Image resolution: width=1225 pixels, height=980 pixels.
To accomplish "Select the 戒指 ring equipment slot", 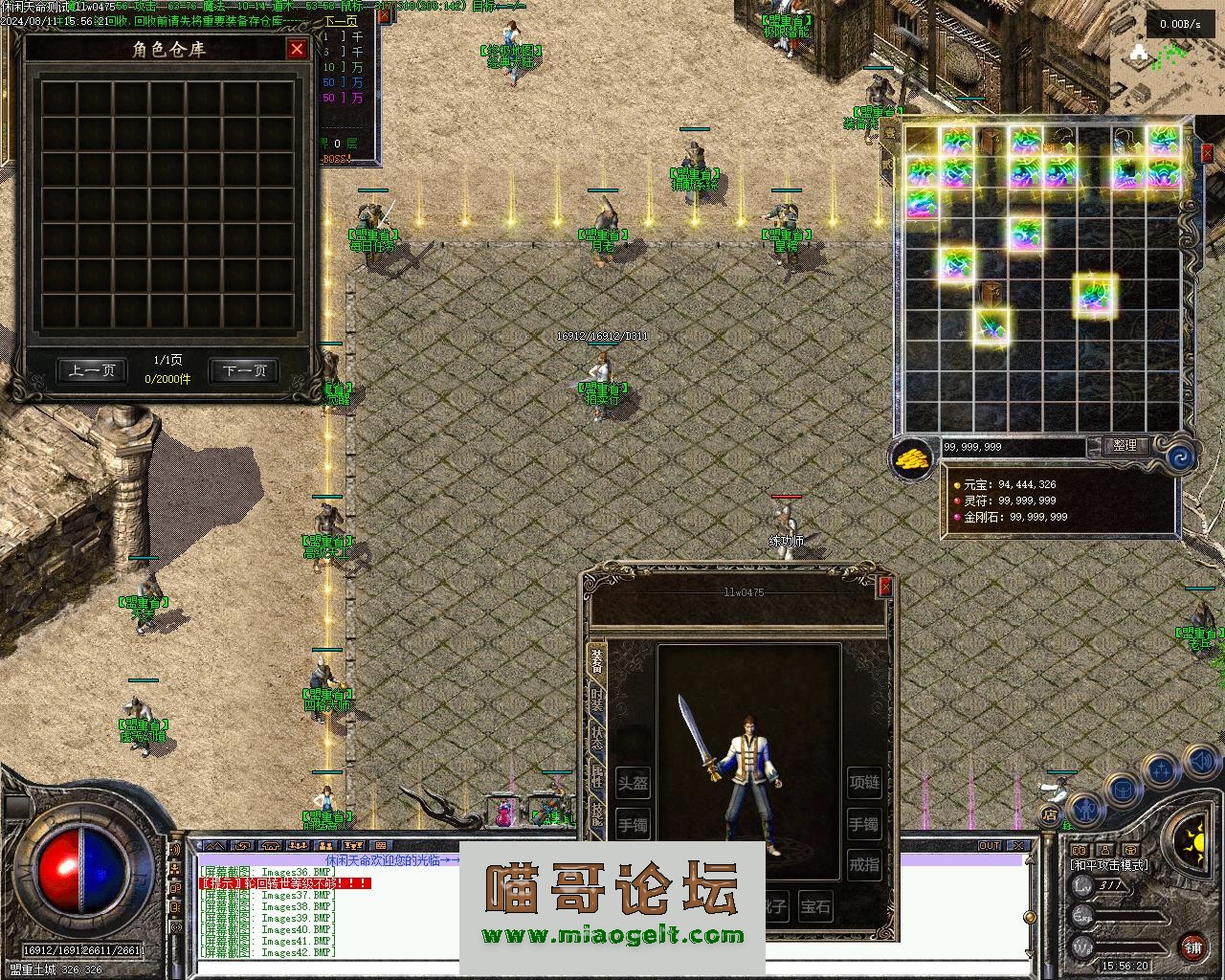I will [864, 865].
